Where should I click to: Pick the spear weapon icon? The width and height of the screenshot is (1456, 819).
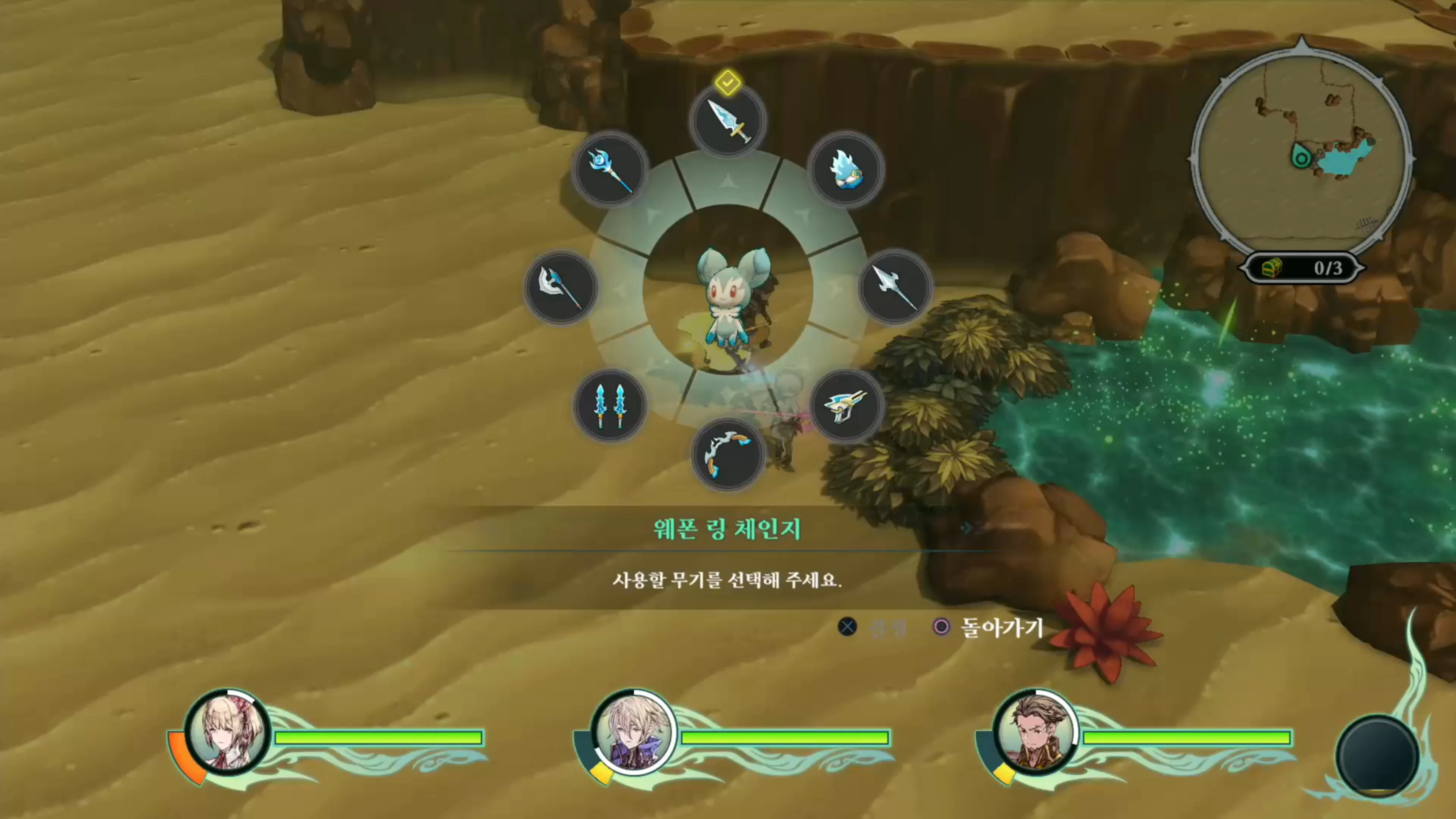click(895, 287)
